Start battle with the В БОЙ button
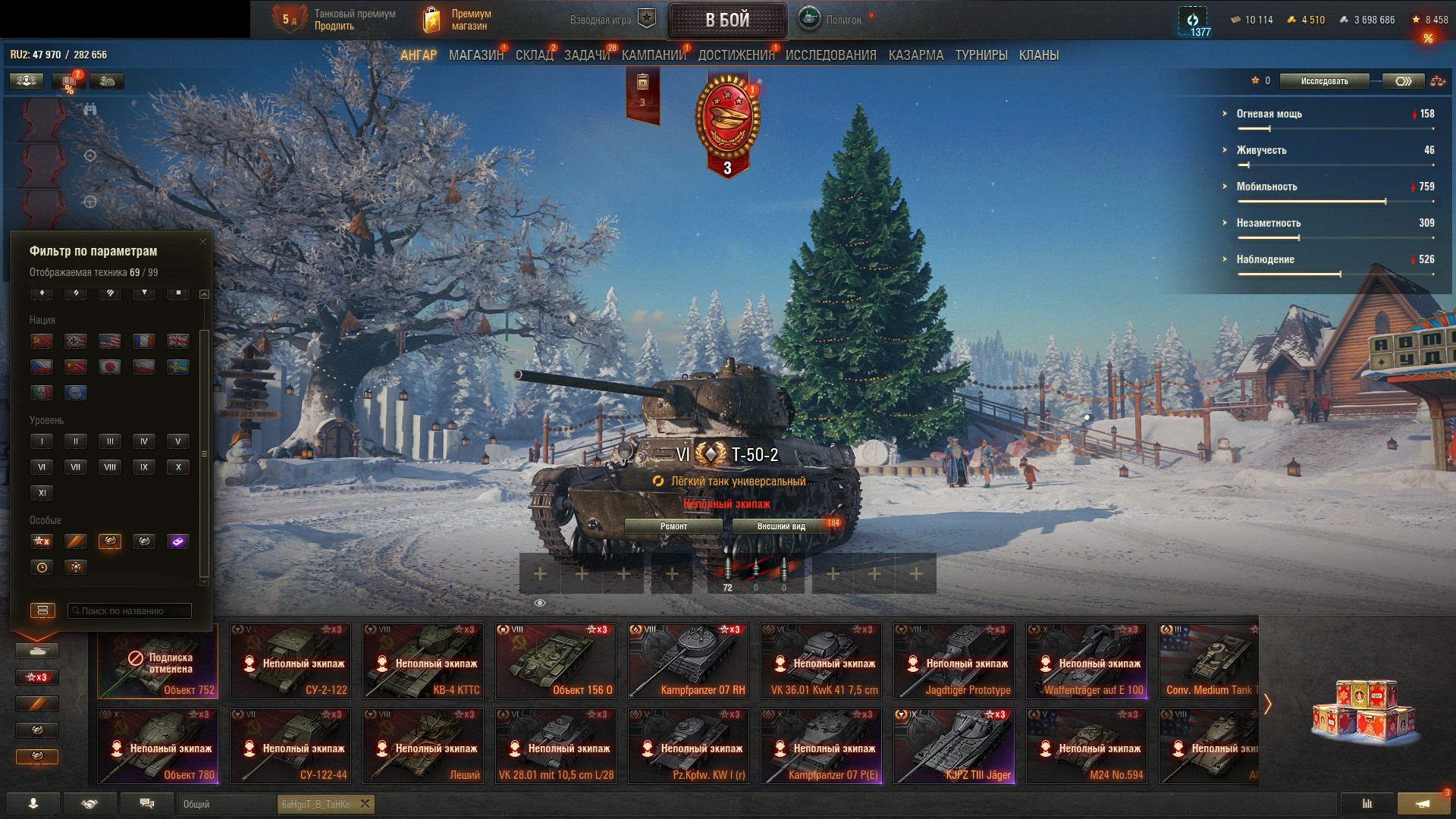The height and width of the screenshot is (819, 1456). point(727,20)
